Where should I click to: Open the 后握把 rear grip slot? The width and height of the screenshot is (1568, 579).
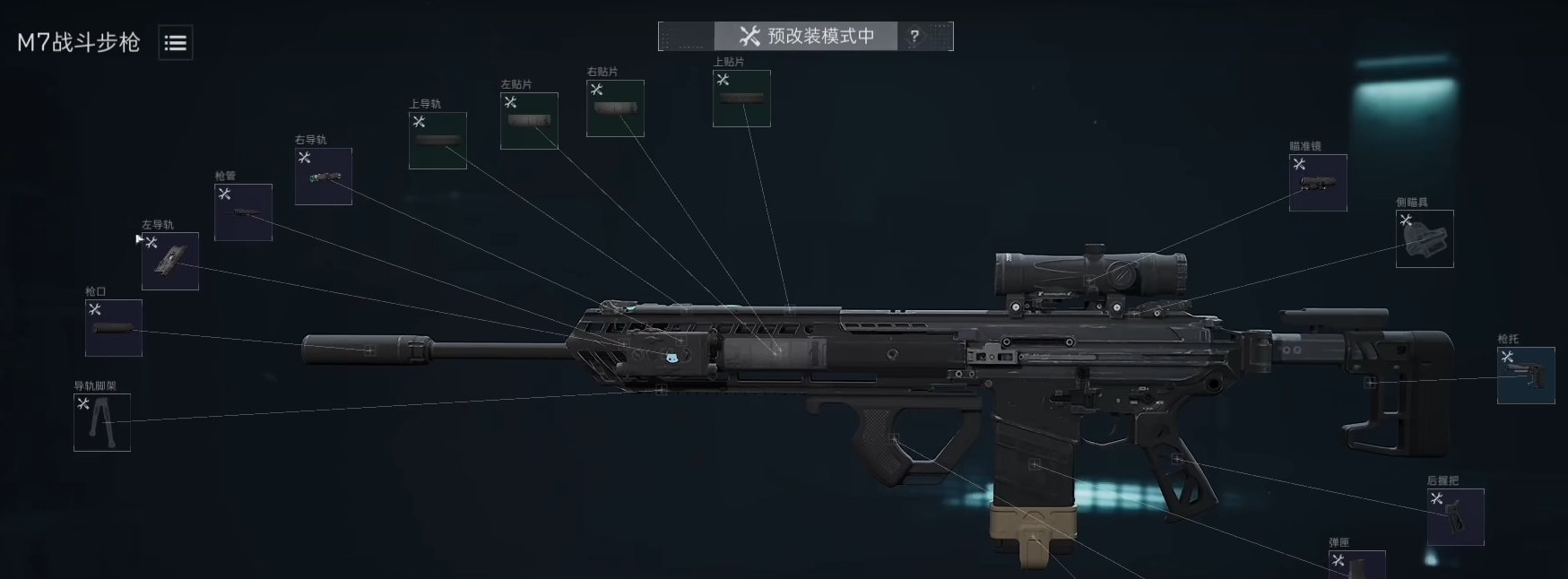[x=1455, y=517]
